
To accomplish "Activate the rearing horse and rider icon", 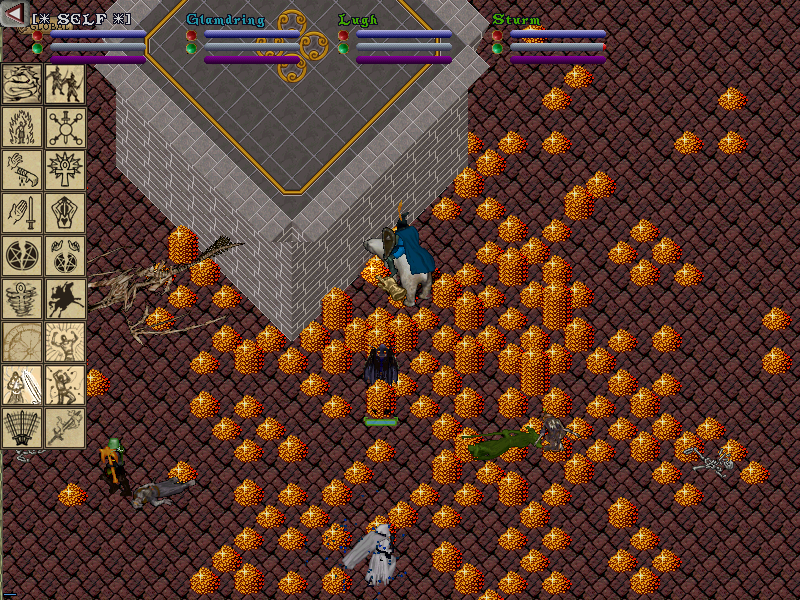I will tap(65, 299).
